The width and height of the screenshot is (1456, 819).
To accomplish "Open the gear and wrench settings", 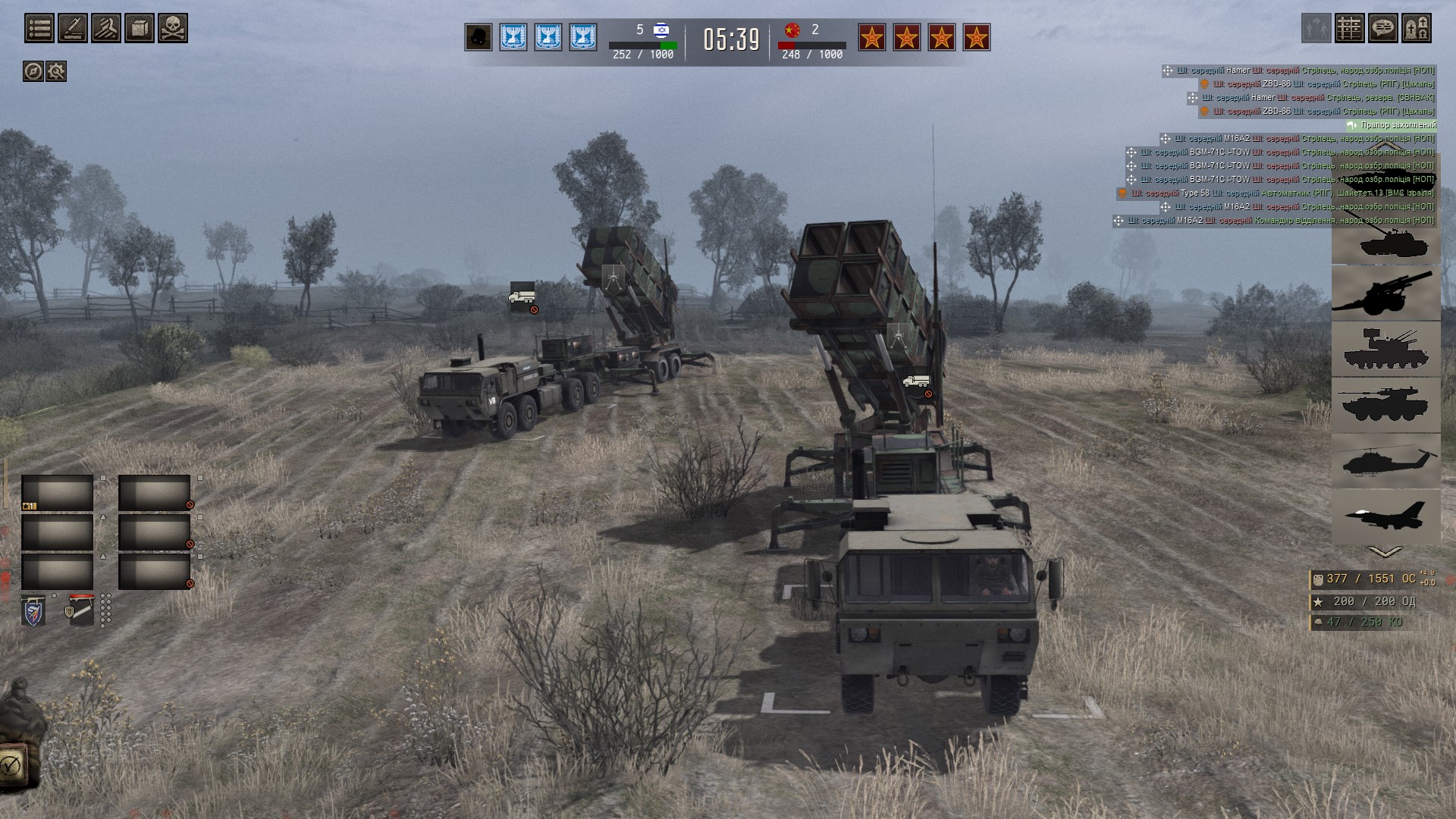I will pos(56,71).
